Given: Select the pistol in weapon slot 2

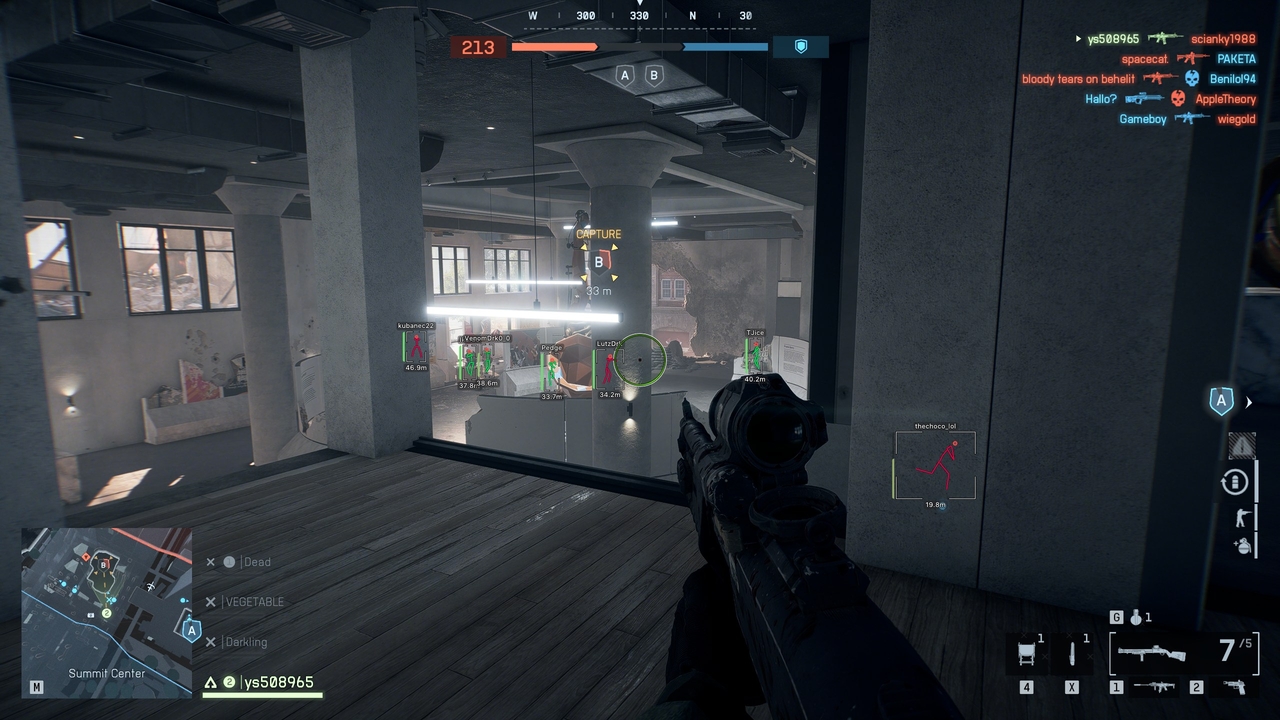Looking at the screenshot, I should click(x=1236, y=685).
